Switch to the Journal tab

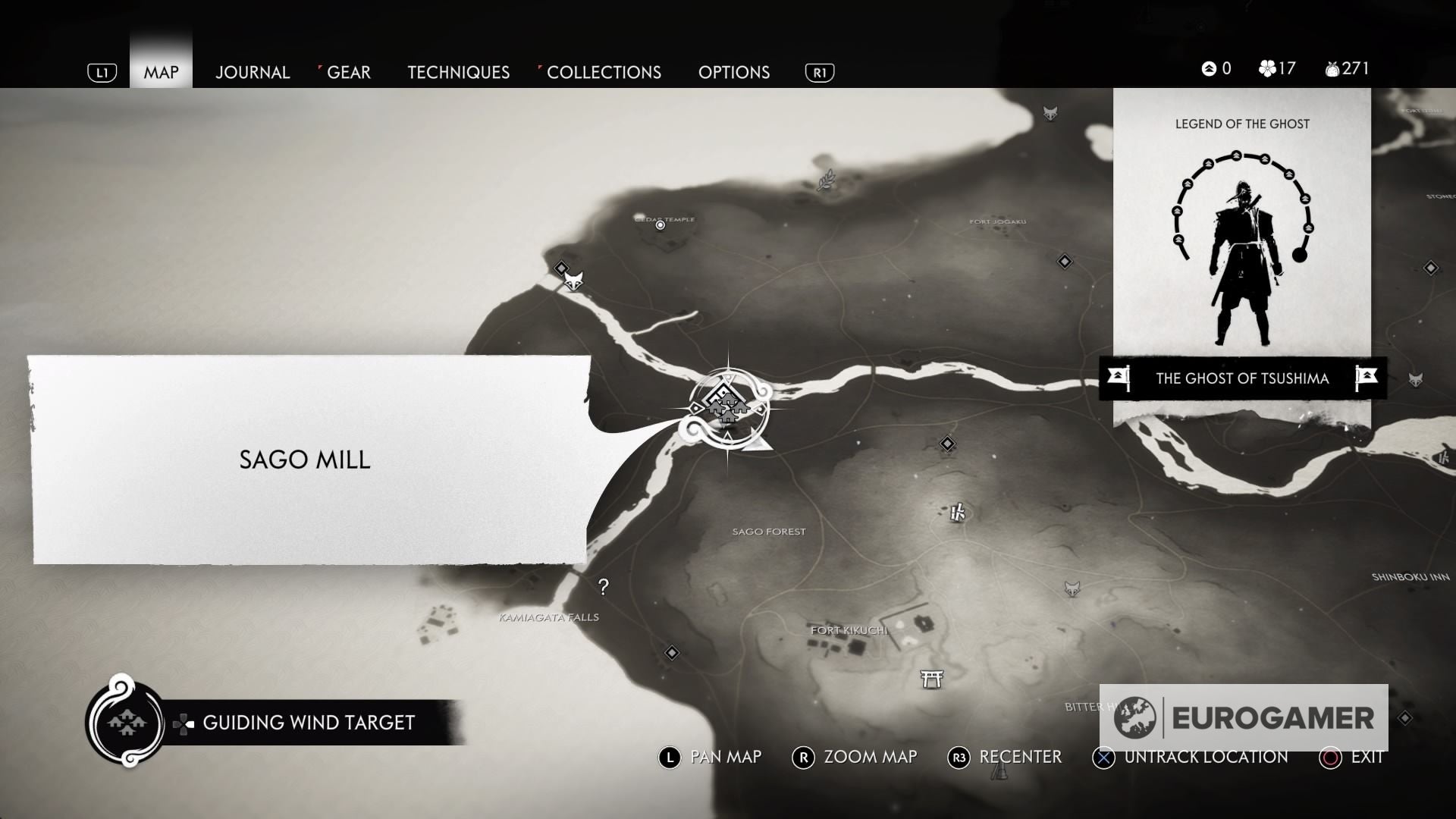[253, 72]
